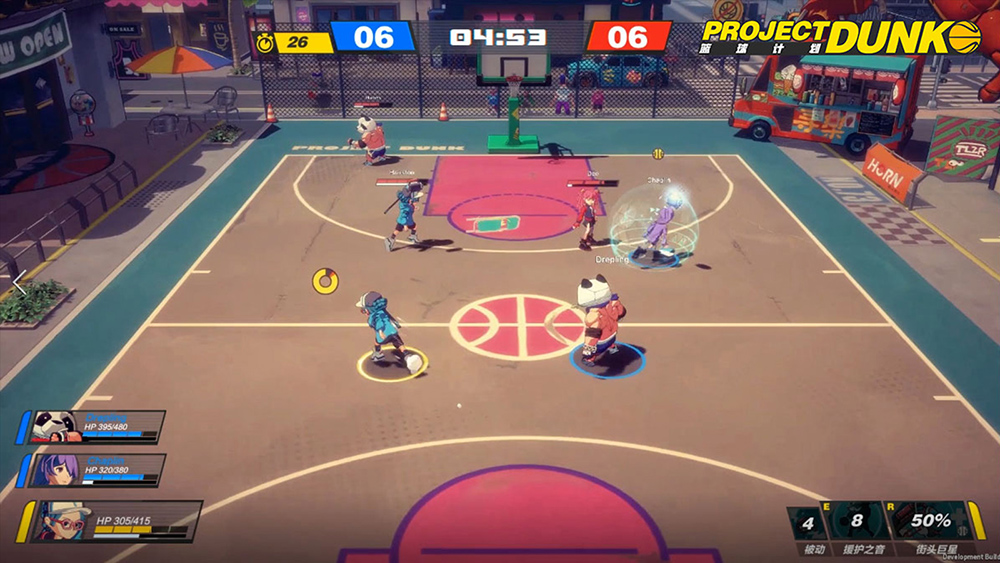Activate the R ultimate 街头巨星
The height and width of the screenshot is (563, 1000).
[x=928, y=522]
